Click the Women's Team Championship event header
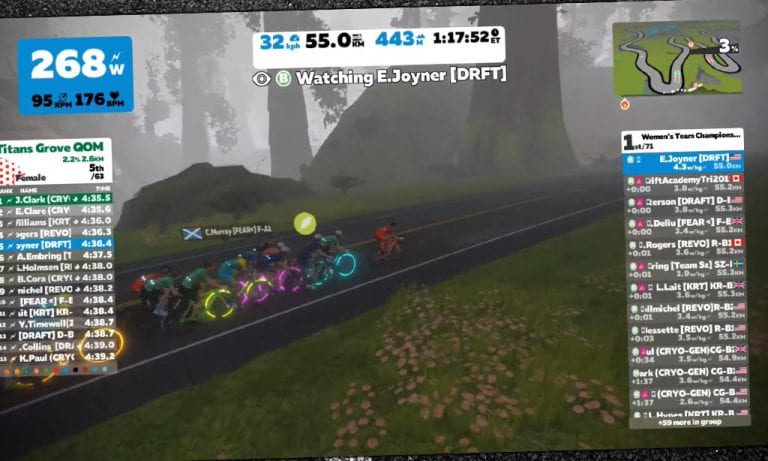The height and width of the screenshot is (461, 768). 688,137
